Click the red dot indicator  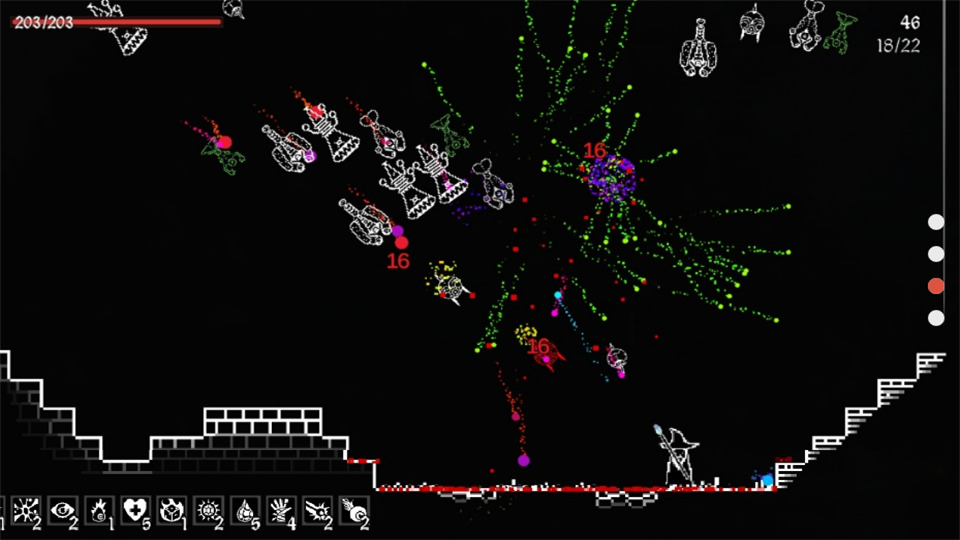coord(936,286)
